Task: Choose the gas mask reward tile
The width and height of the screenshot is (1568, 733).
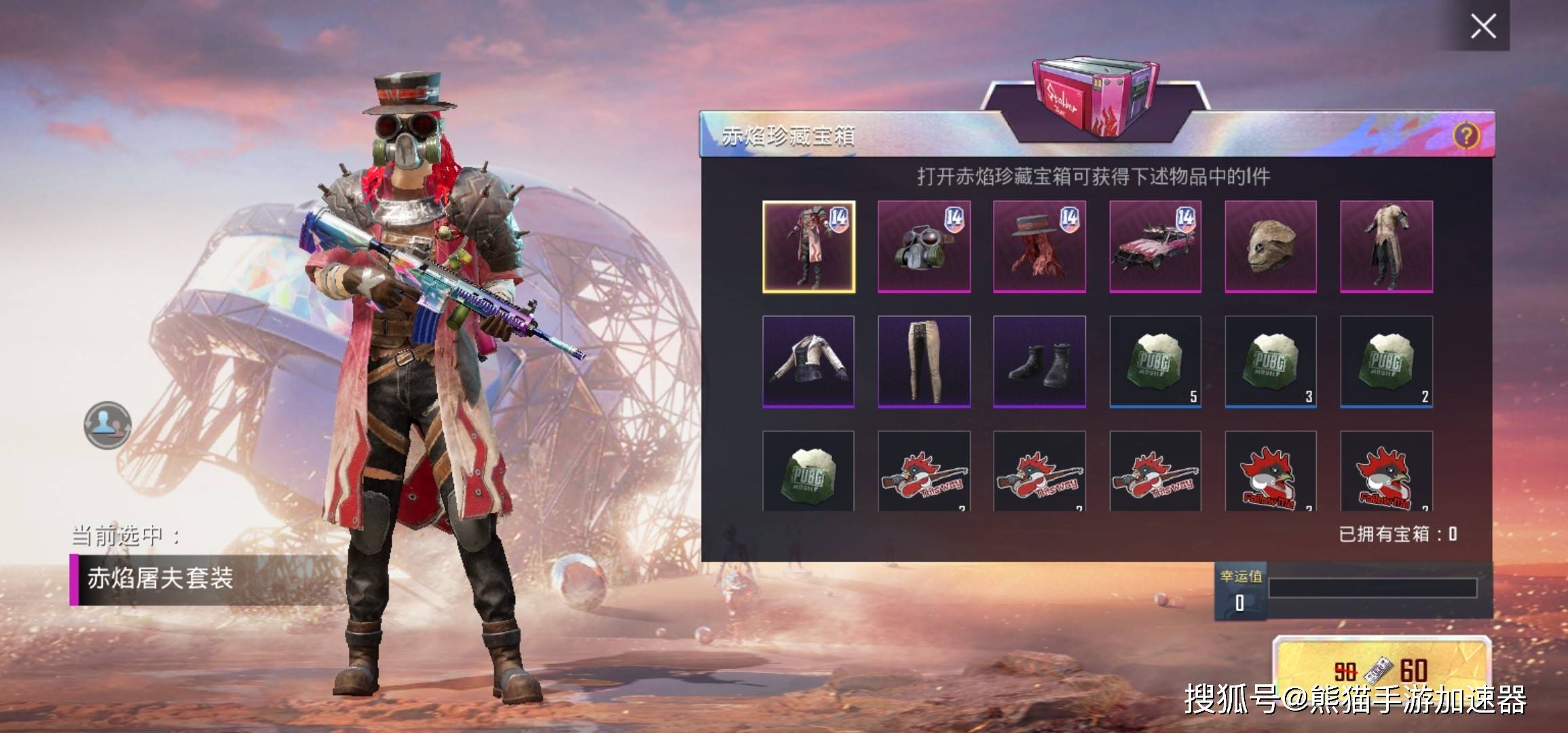Action: [924, 247]
